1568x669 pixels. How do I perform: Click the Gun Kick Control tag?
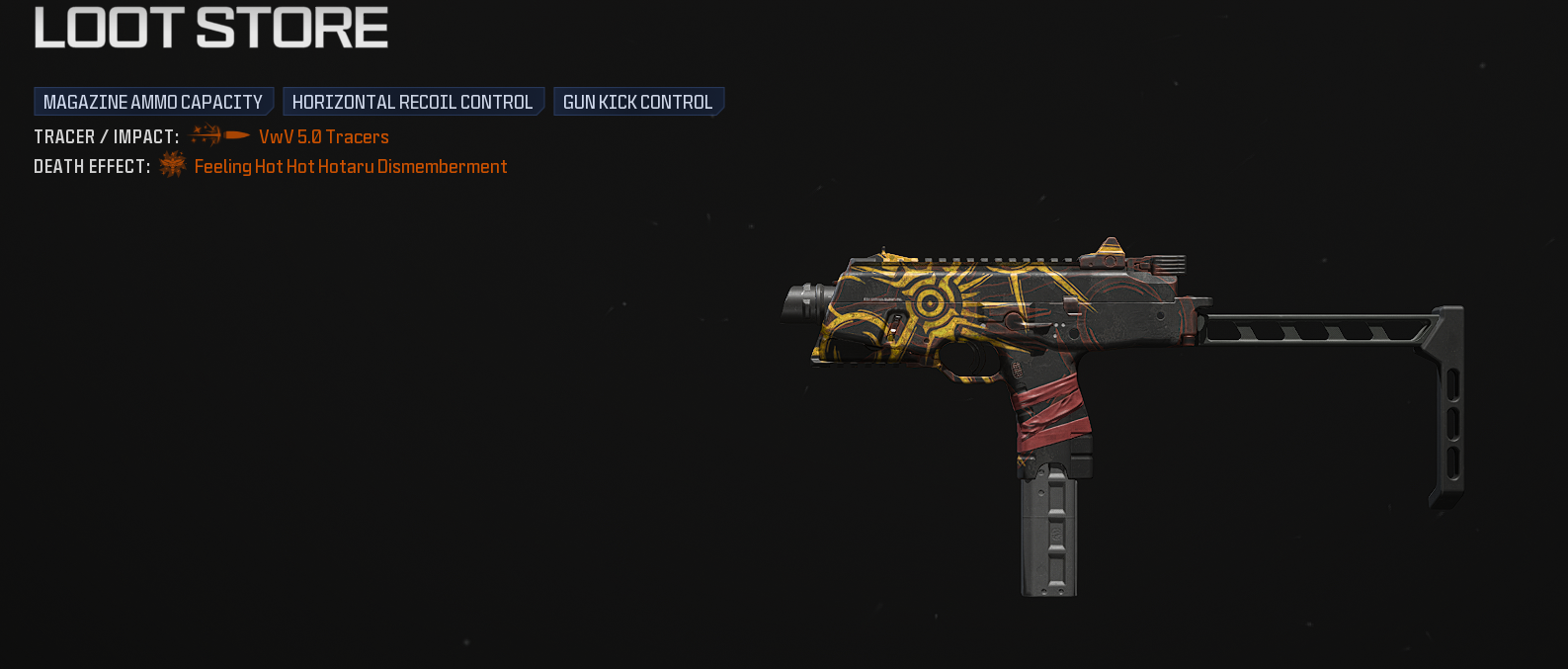[638, 102]
